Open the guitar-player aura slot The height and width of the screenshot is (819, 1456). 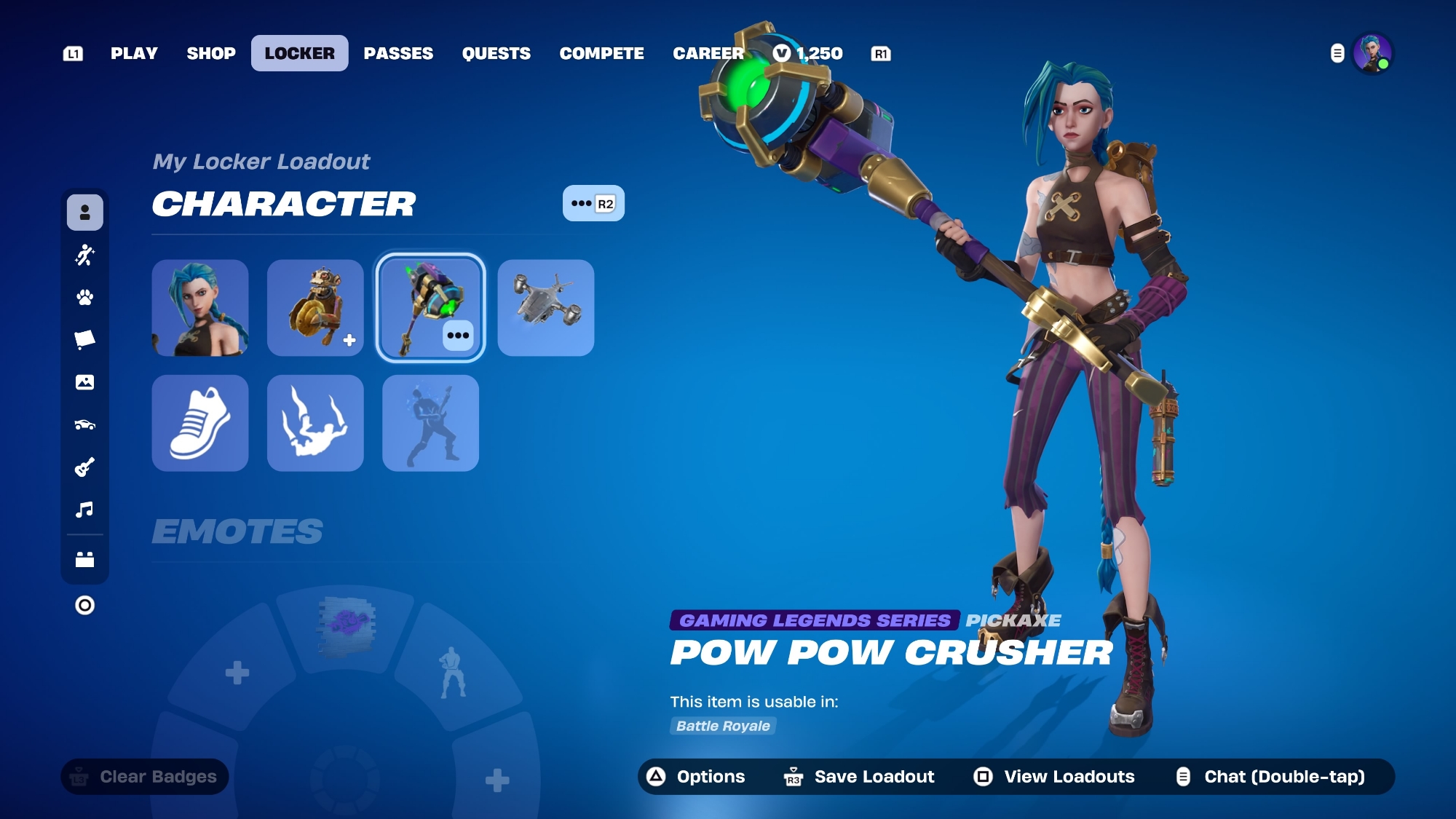pyautogui.click(x=430, y=423)
